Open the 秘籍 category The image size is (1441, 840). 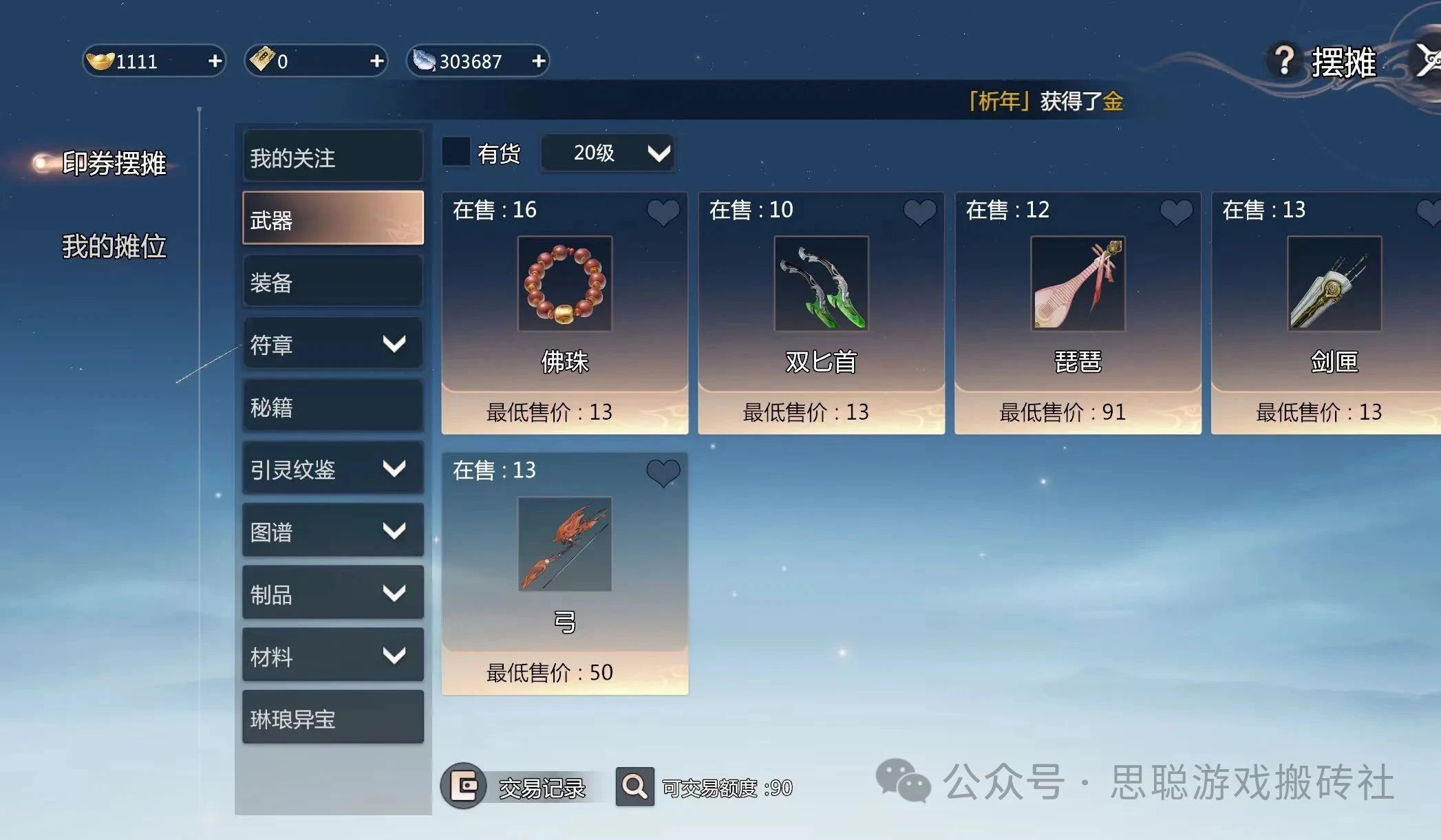[332, 407]
